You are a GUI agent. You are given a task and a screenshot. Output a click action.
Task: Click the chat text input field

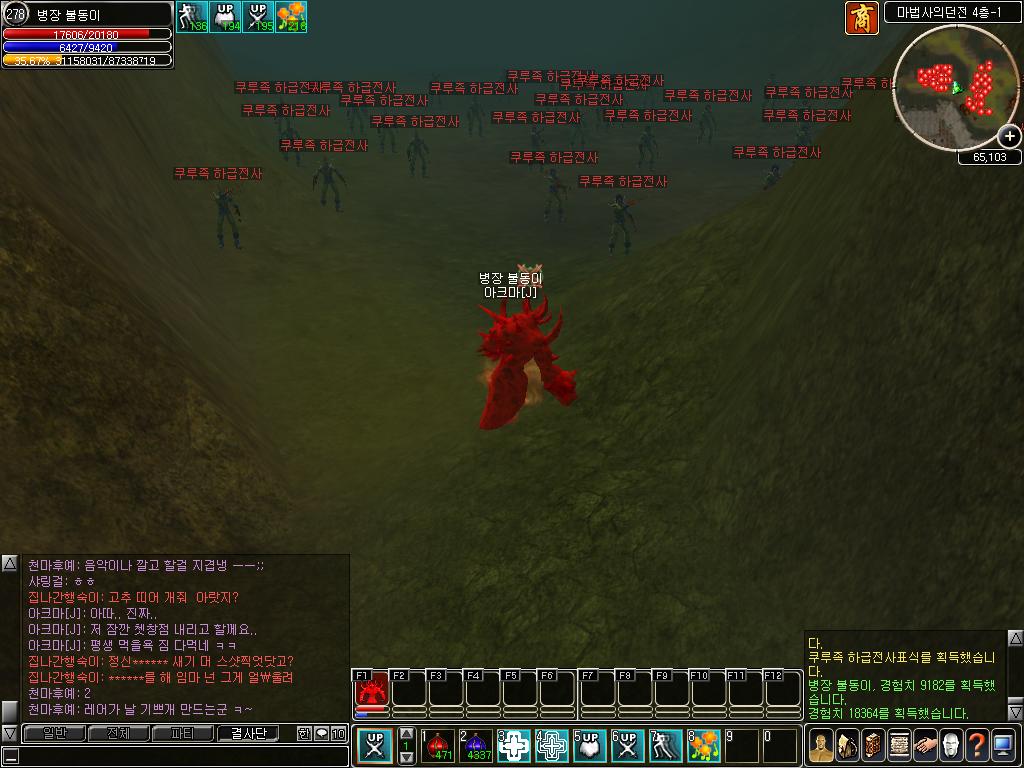coord(180,756)
